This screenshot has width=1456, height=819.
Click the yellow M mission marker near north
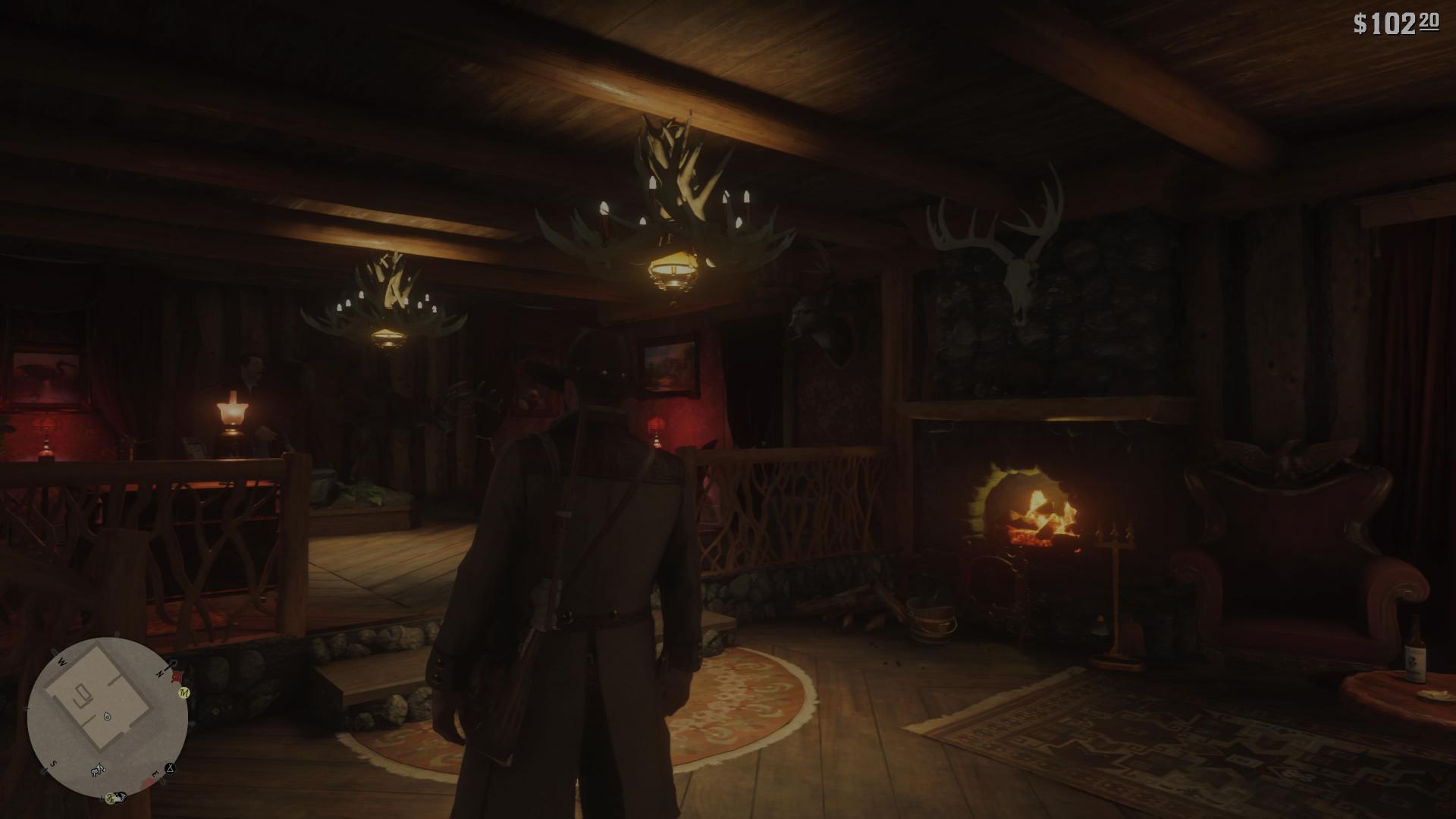184,692
